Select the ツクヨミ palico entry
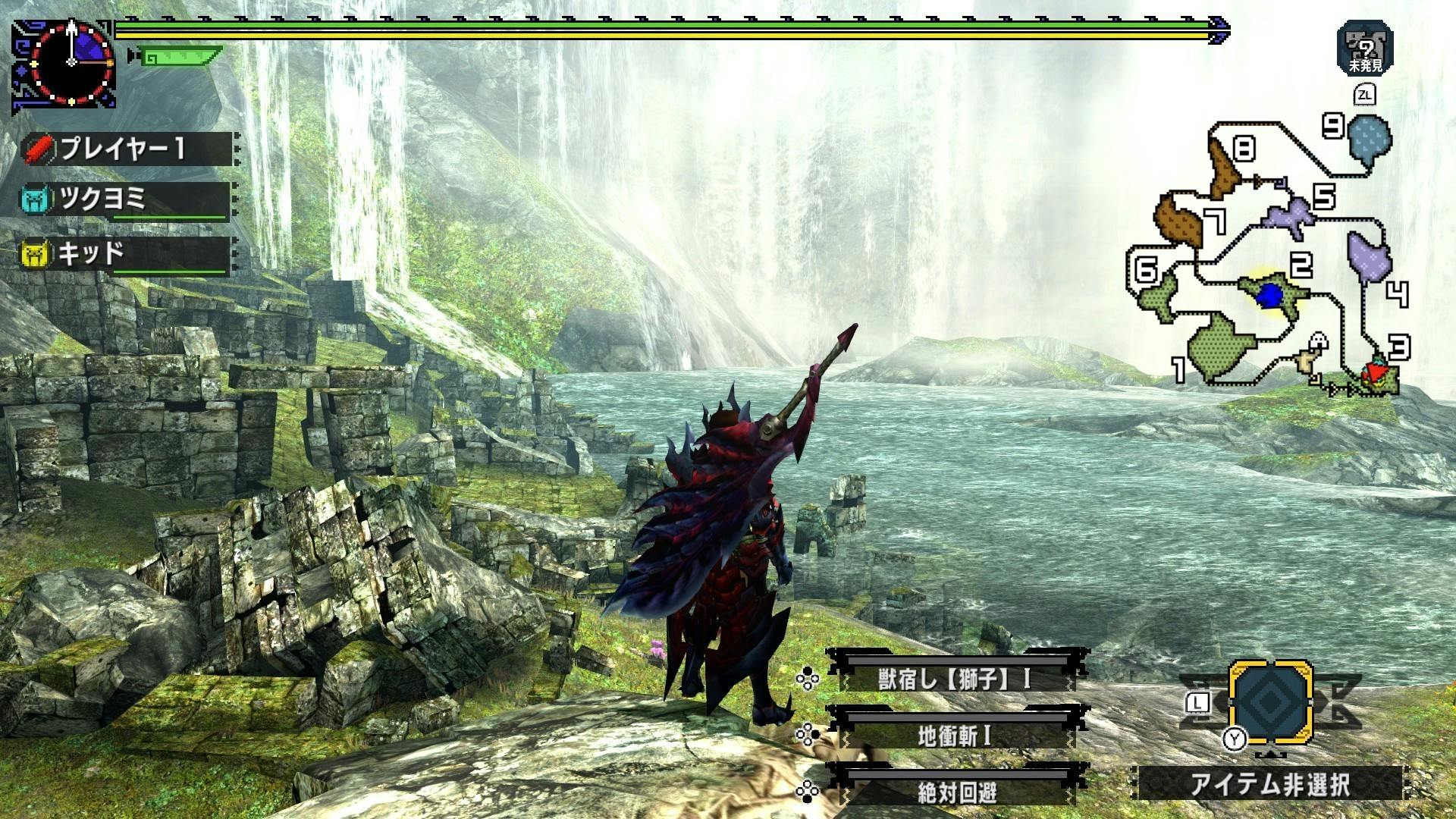 pos(126,200)
